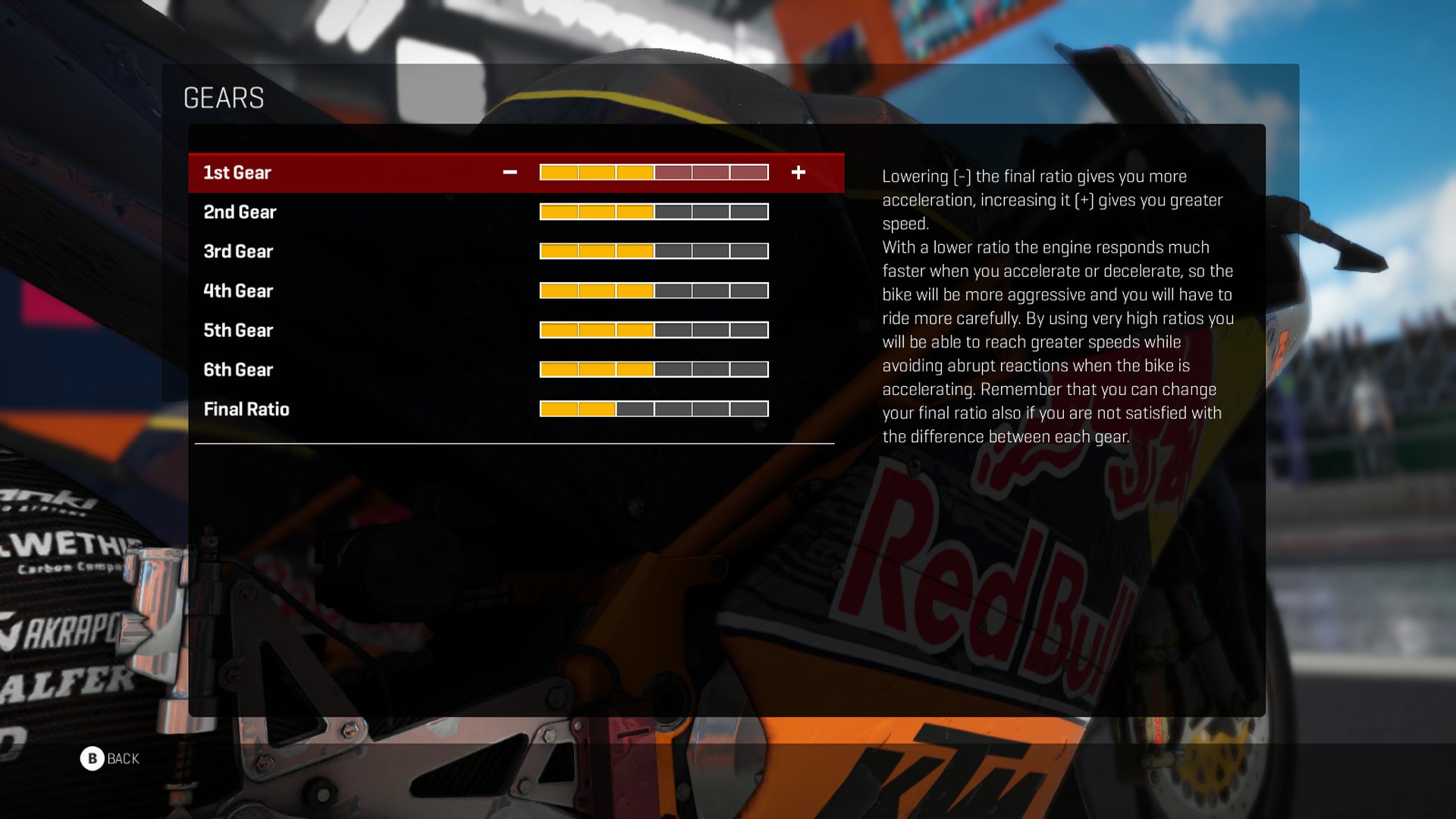Viewport: 1456px width, 819px height.
Task: Increase the 1st Gear ratio with plus
Action: (798, 173)
